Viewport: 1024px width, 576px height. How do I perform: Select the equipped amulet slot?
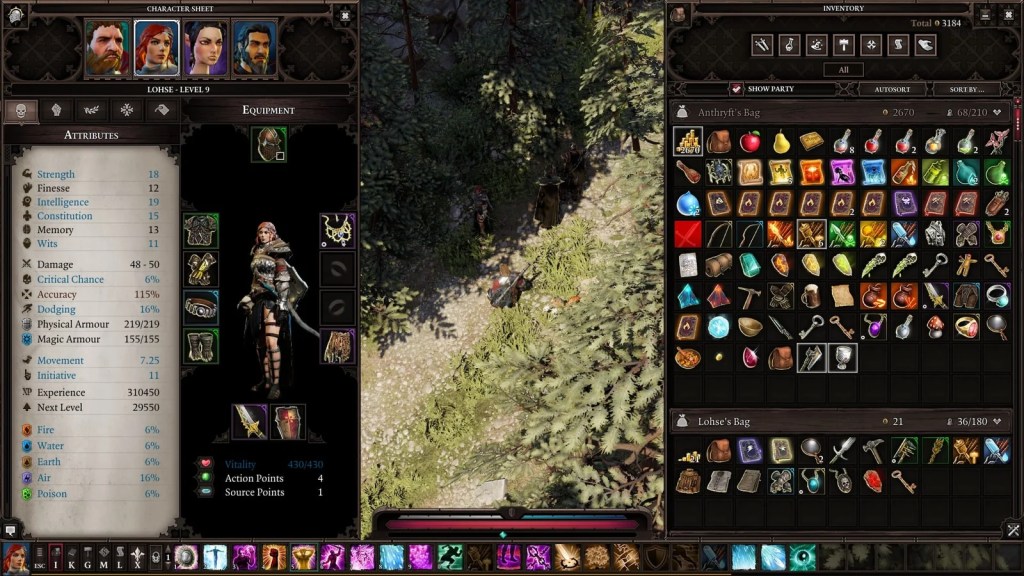(x=337, y=230)
